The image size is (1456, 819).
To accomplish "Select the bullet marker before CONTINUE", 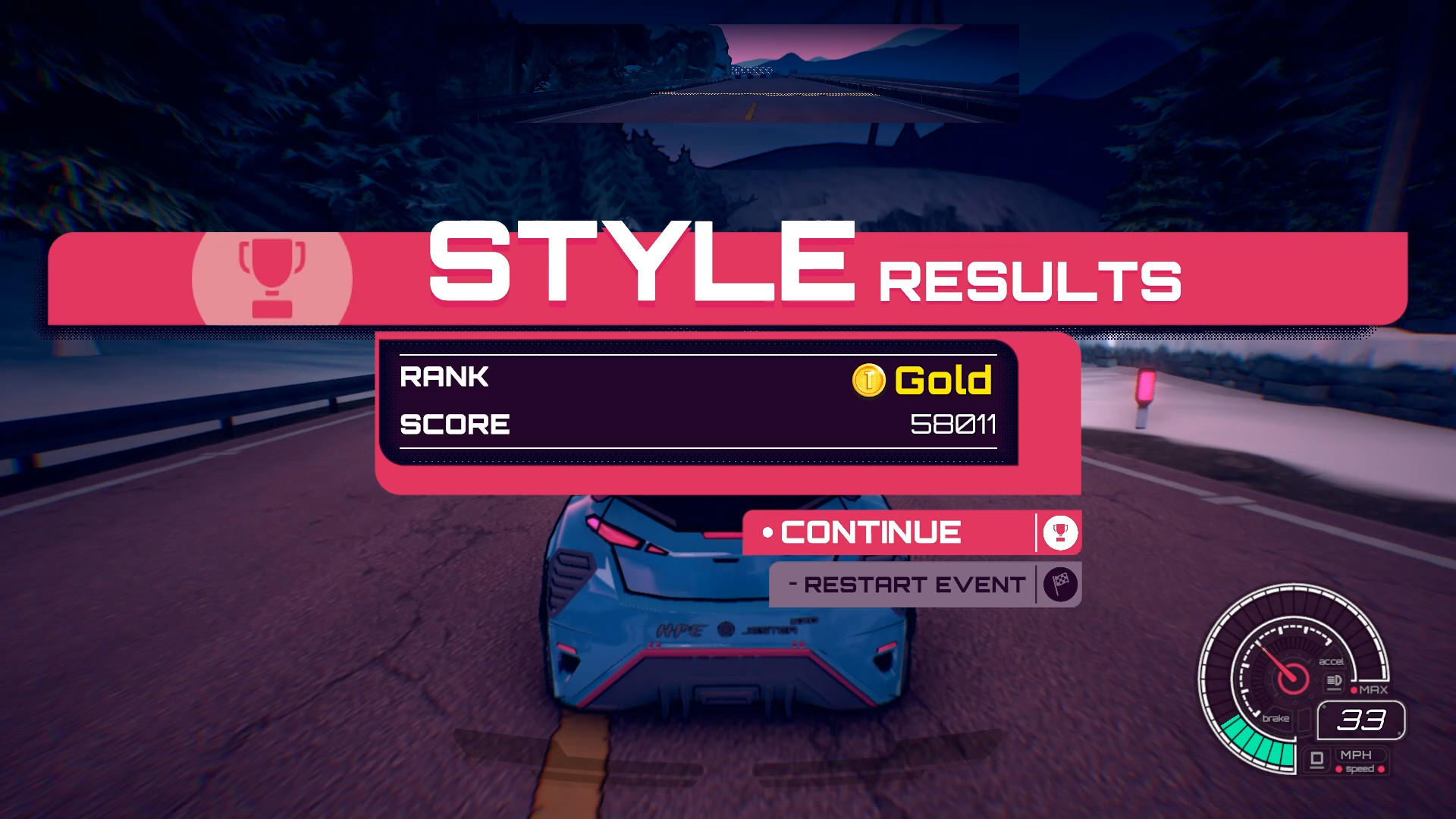I will pos(767,531).
